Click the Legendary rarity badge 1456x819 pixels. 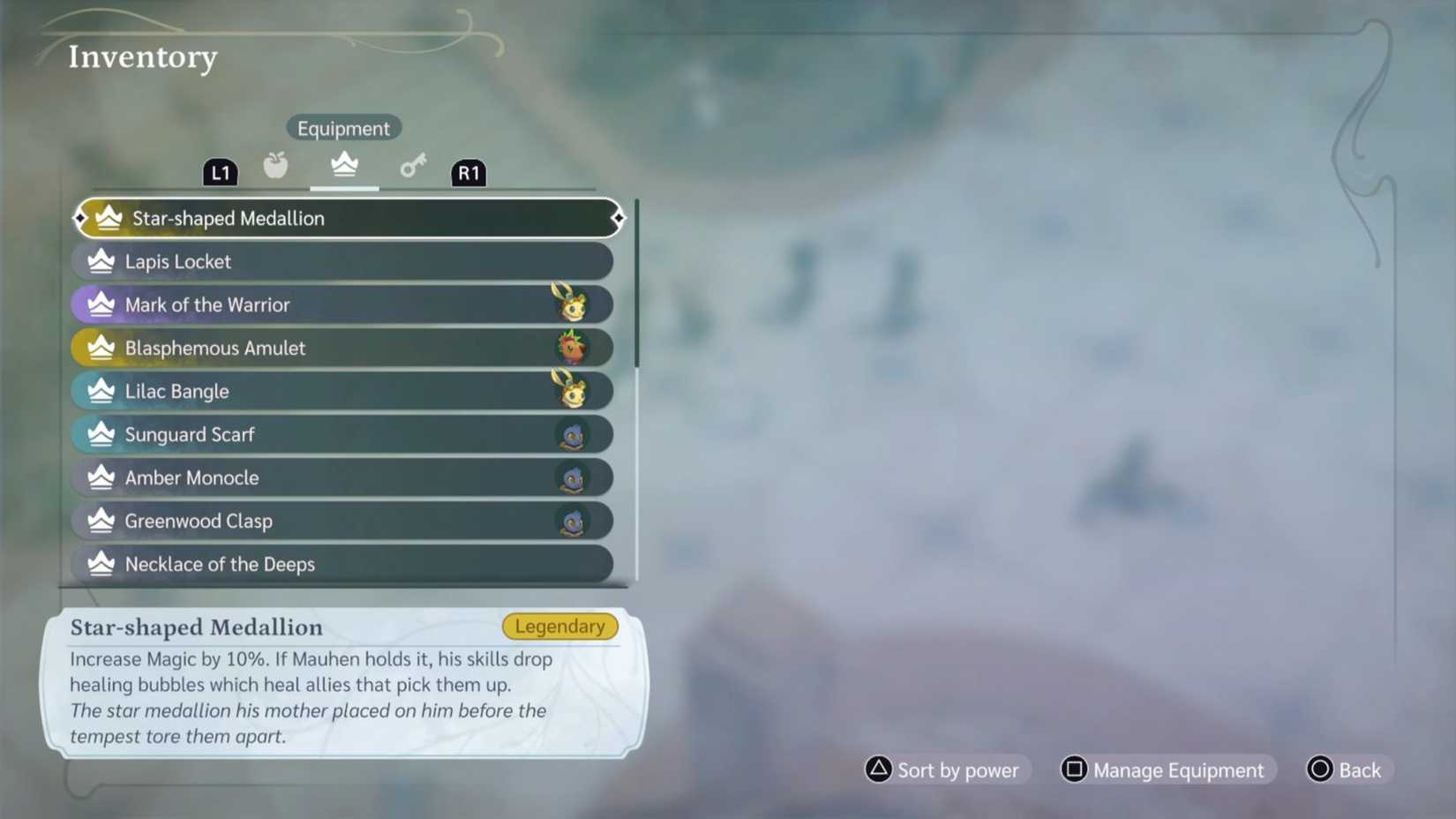click(x=559, y=626)
